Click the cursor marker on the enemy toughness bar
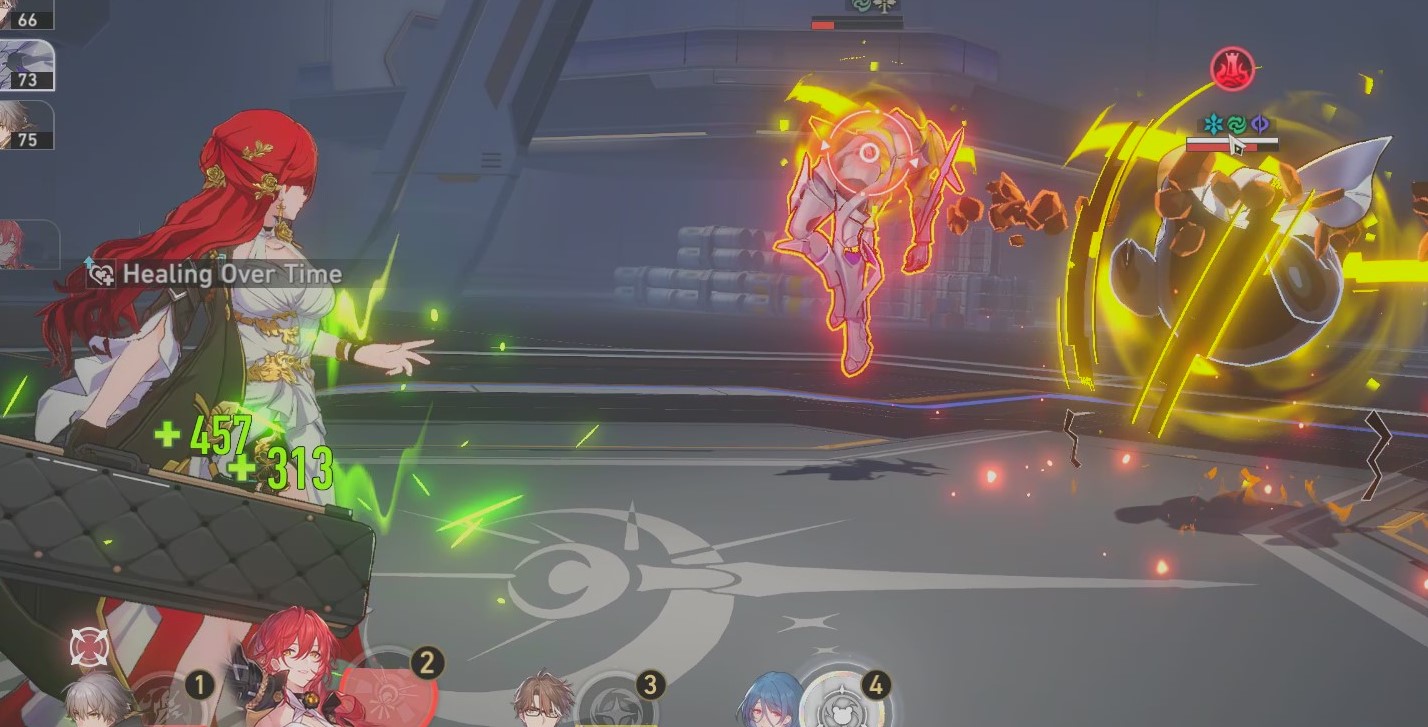Screen dimensions: 1428x727 (x=1235, y=146)
